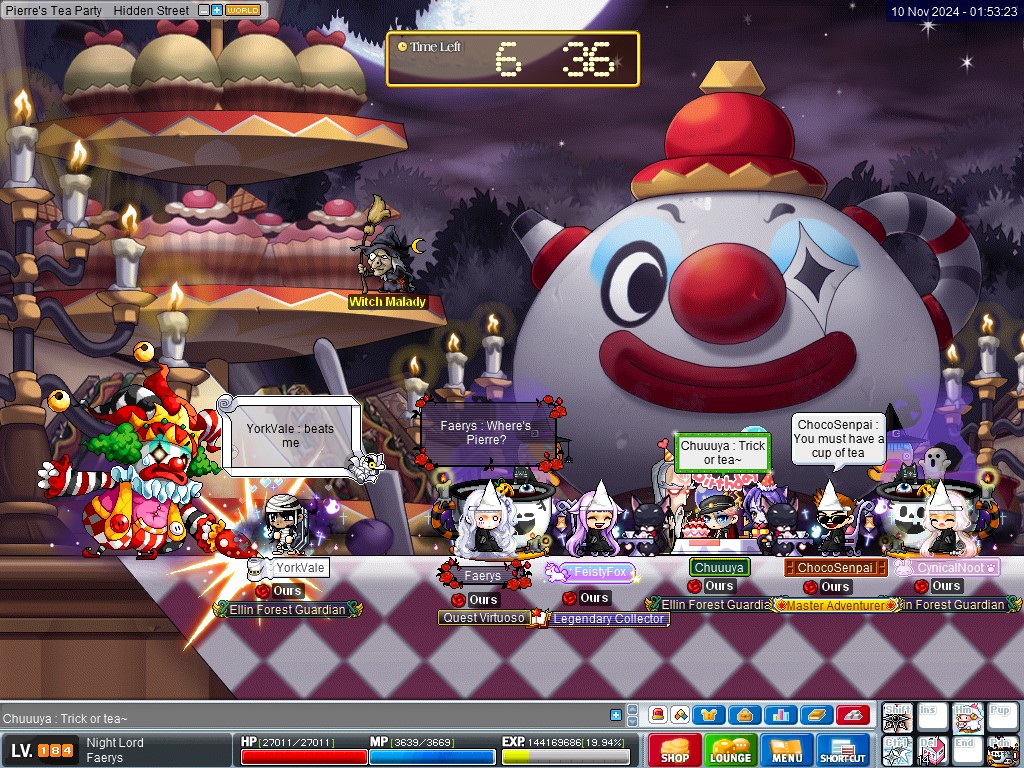Viewport: 1024px width, 768px height.
Task: Minimize the minimap with the minus button
Action: (x=204, y=10)
